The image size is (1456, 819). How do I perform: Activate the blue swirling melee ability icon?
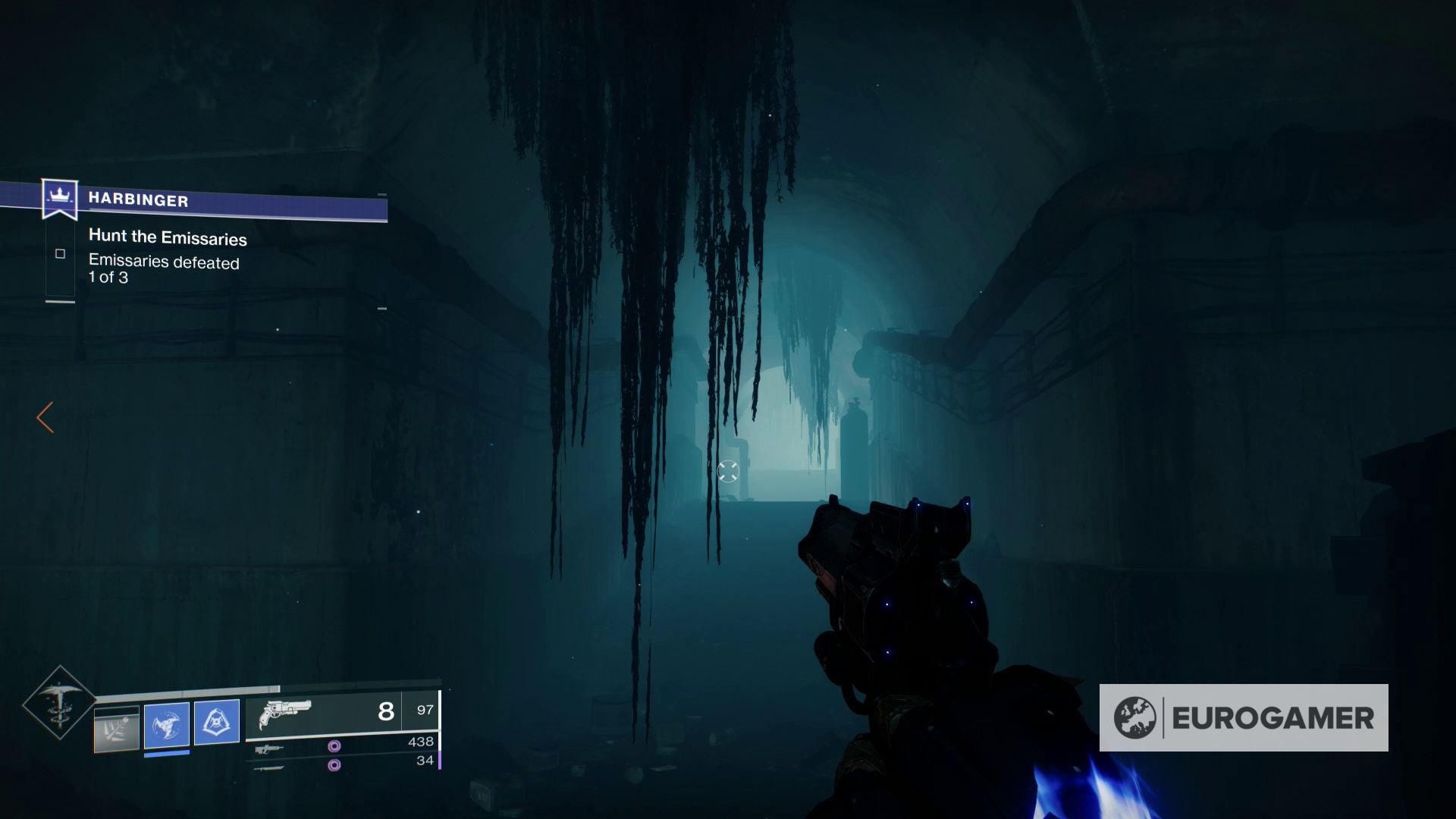pyautogui.click(x=167, y=723)
